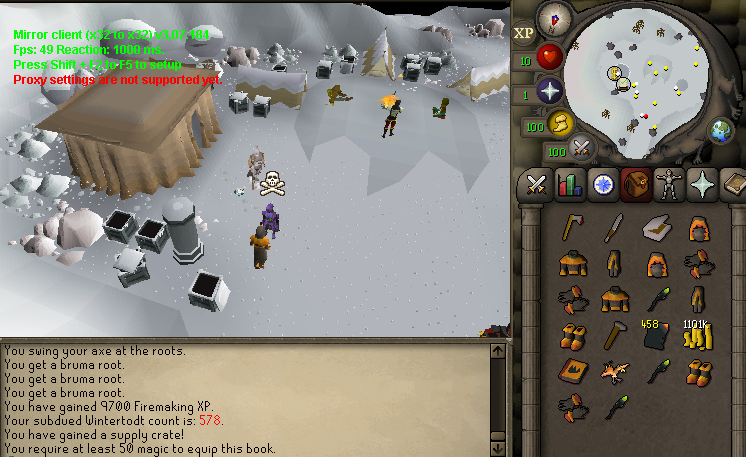This screenshot has height=457, width=746.
Task: Select the Inventory backpack tab
Action: point(636,185)
